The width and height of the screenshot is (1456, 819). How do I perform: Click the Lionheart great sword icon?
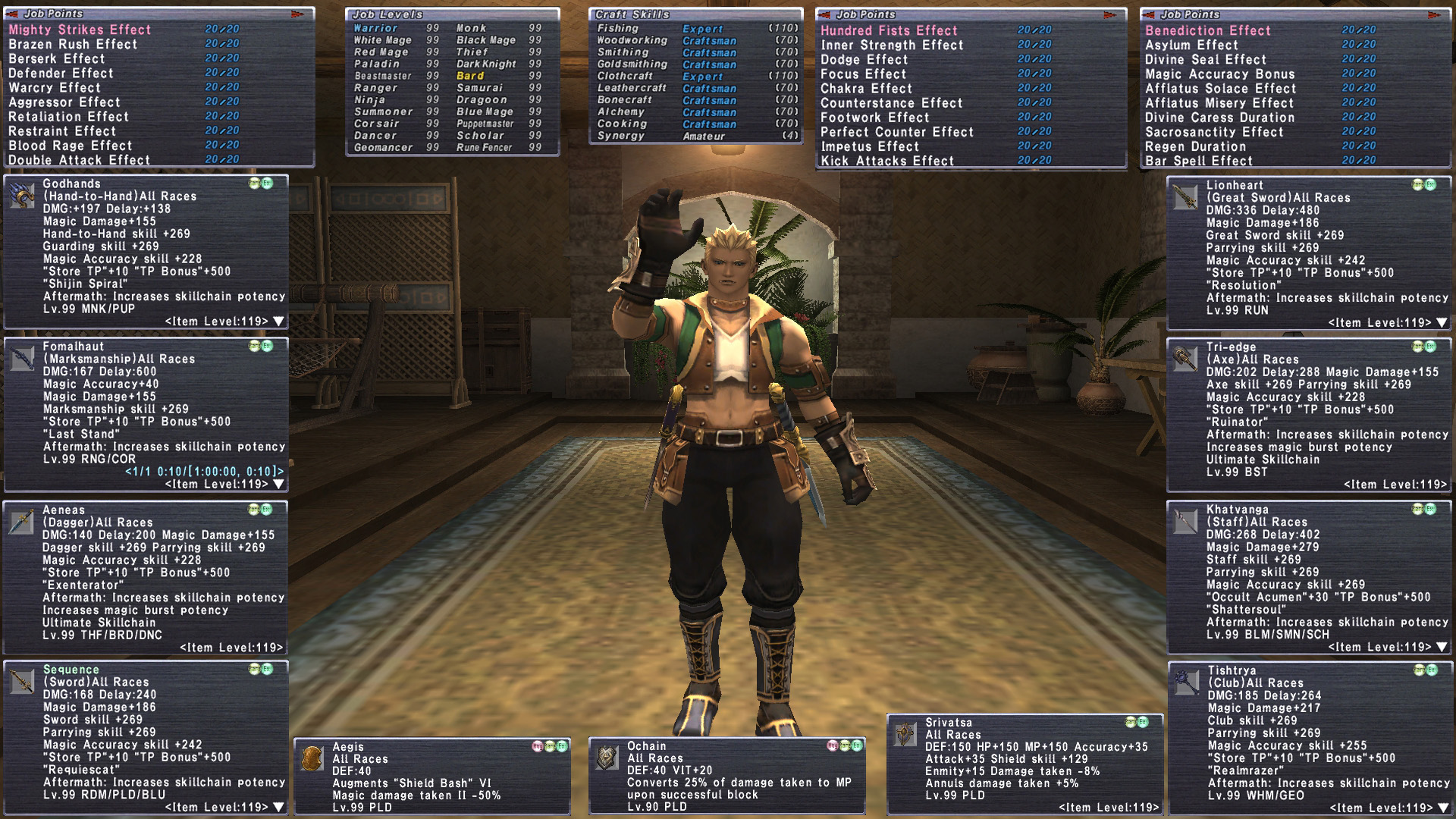1185,196
